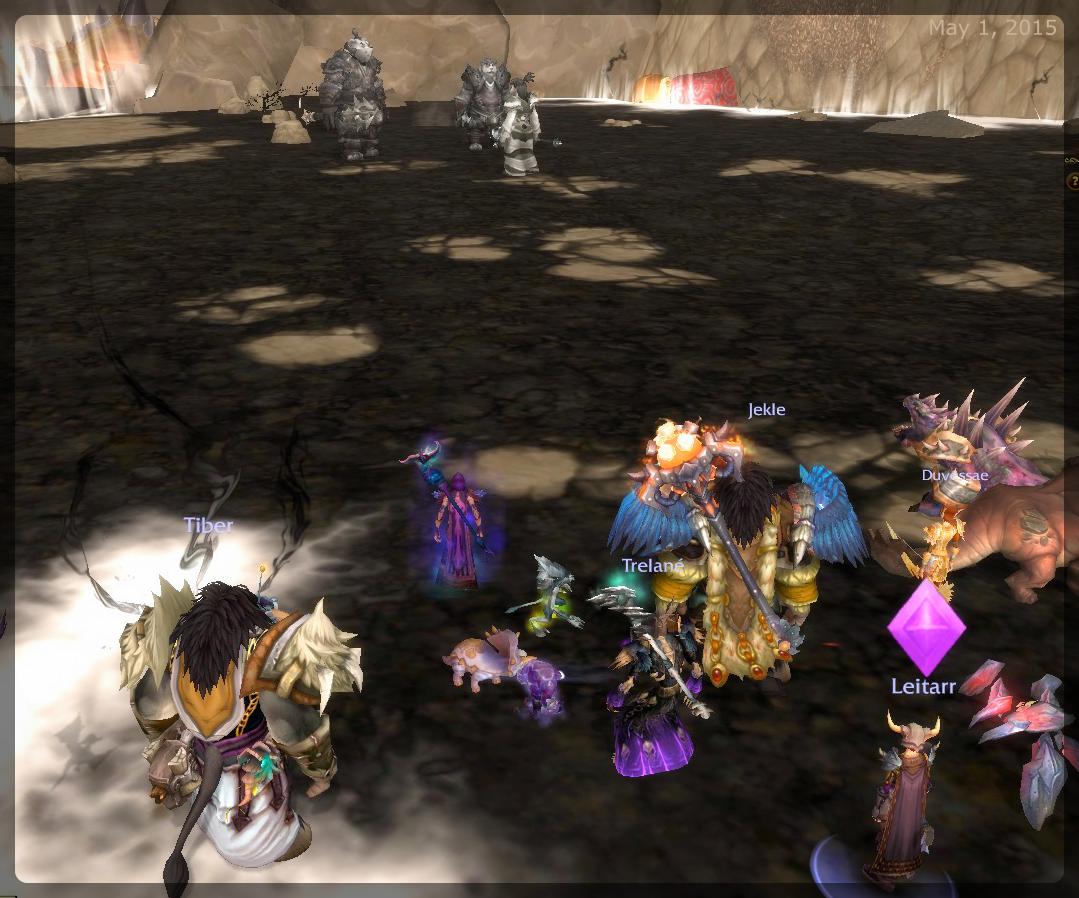Click the round question mark help icon
1079x898 pixels.
(1073, 181)
